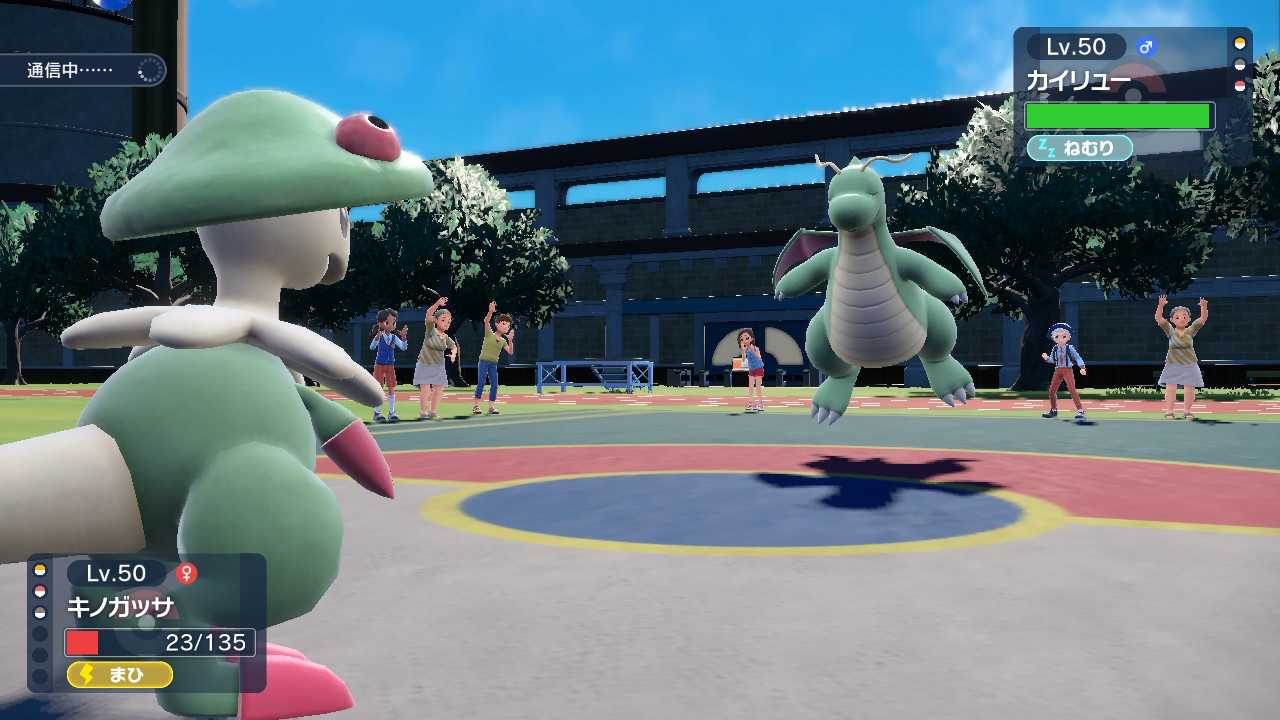Click the yellow-topped Poké Ball pip on Dragonite's panel
This screenshot has height=720, width=1280.
point(1241,44)
